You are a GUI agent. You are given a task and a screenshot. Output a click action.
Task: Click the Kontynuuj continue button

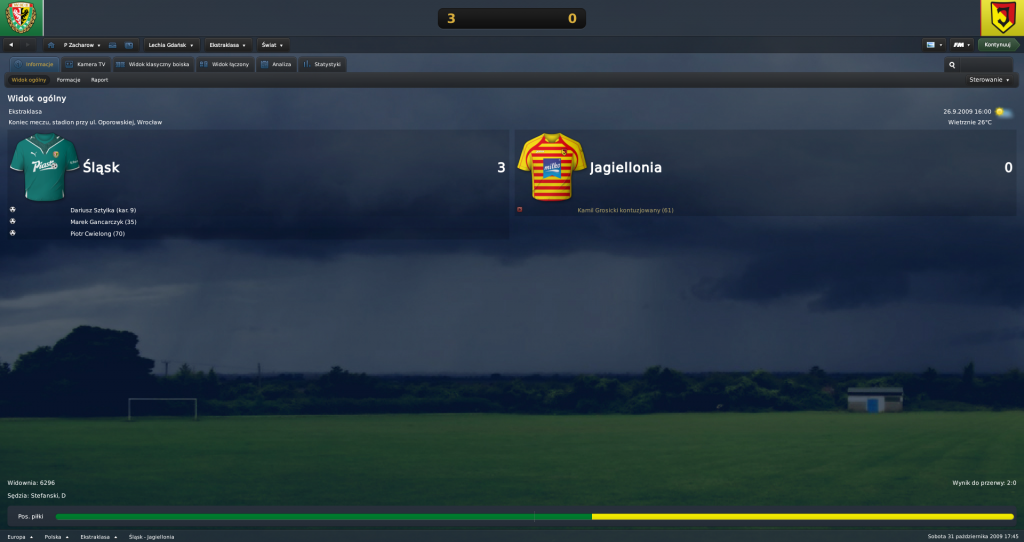tap(997, 45)
